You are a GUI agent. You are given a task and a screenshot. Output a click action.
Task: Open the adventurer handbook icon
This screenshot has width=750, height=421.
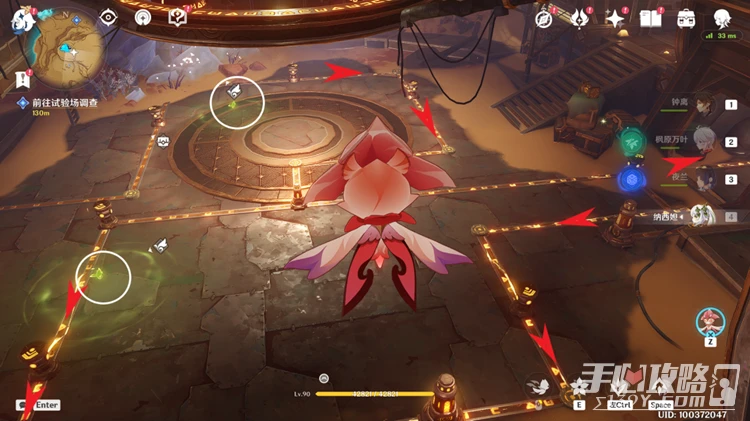tap(652, 18)
